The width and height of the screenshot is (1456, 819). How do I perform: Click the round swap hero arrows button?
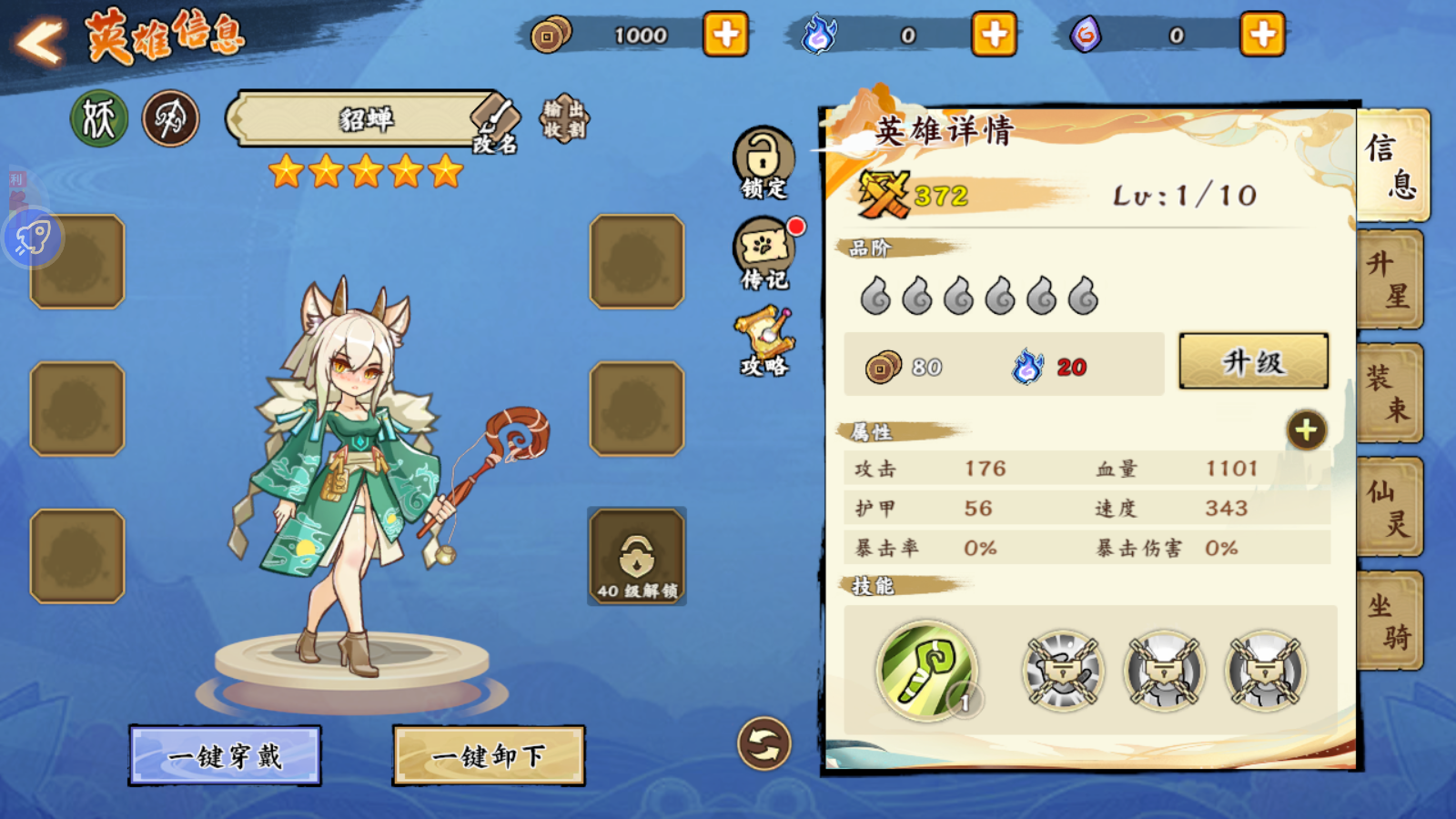[763, 743]
